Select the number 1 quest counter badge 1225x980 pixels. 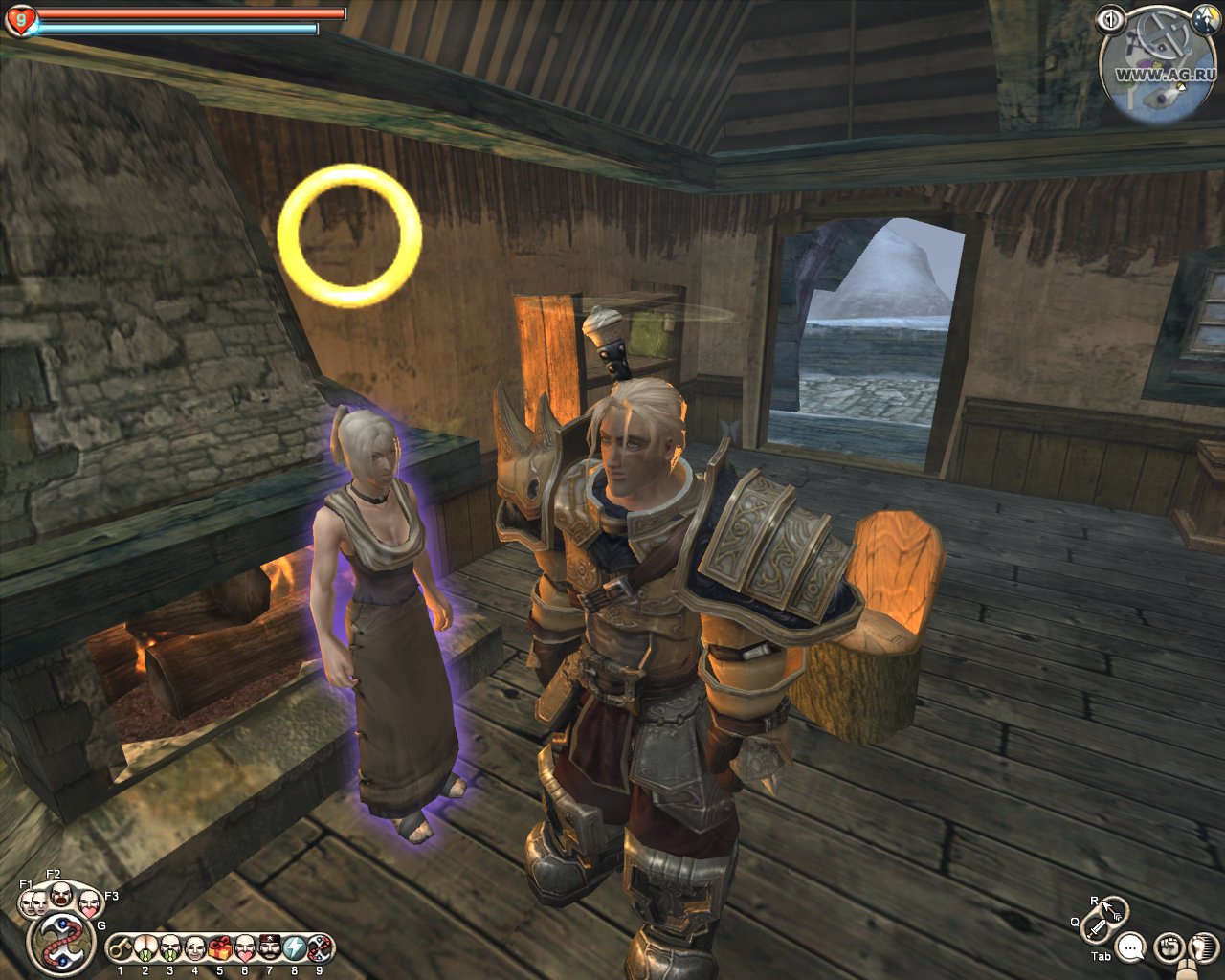[x=1111, y=18]
